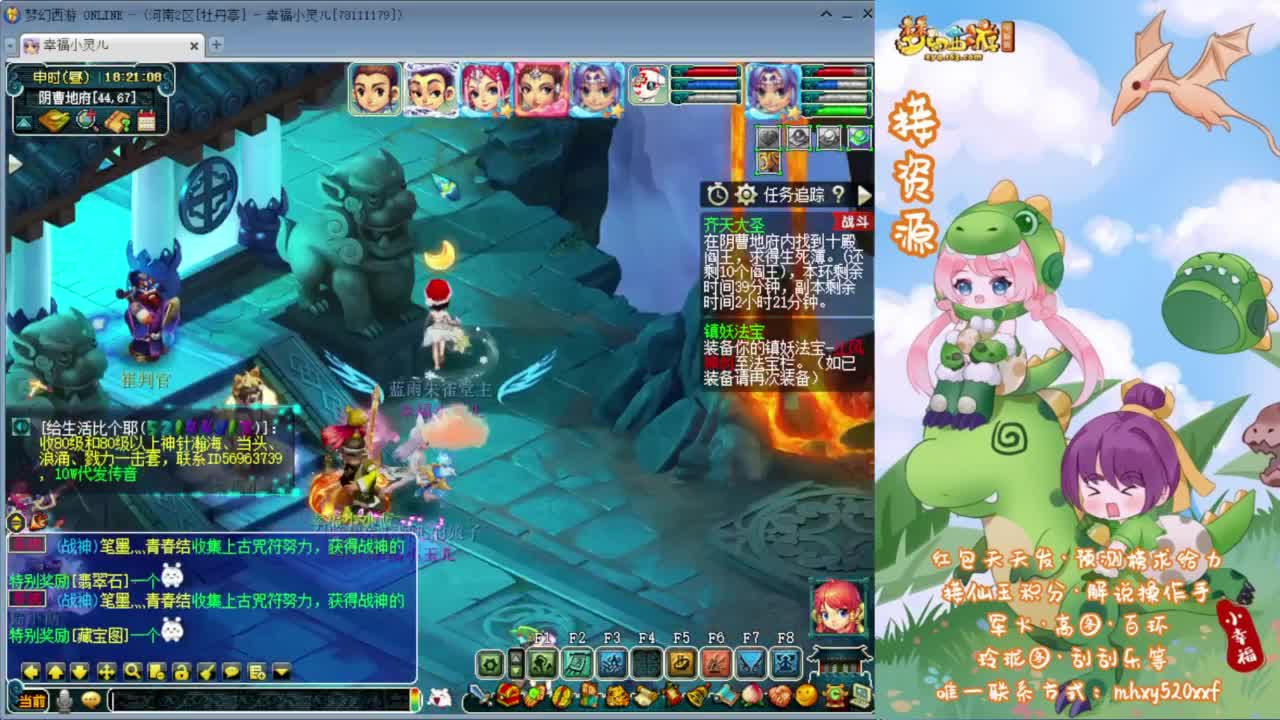Collapse the minimap panel with the arrow button
The width and height of the screenshot is (1280, 720).
pos(23,121)
